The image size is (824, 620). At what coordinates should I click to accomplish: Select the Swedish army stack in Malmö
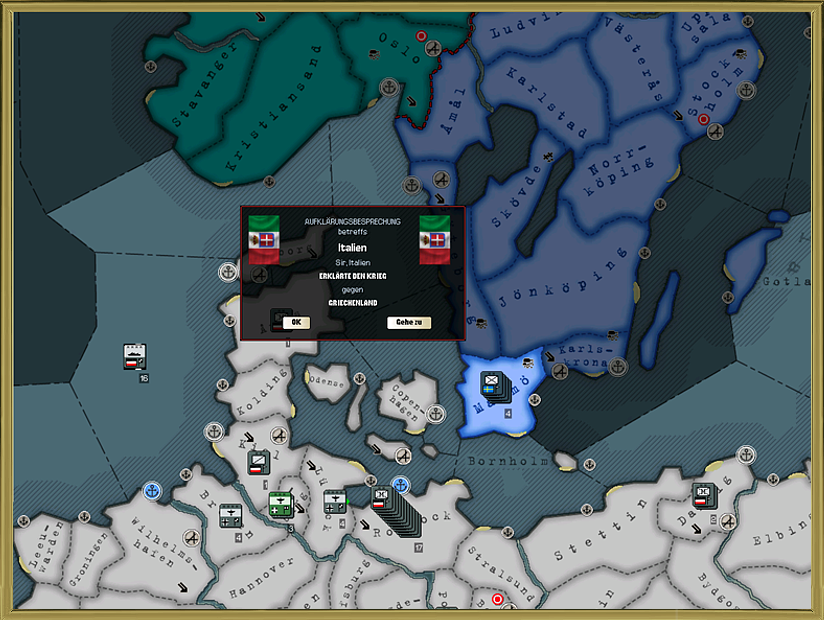[492, 383]
